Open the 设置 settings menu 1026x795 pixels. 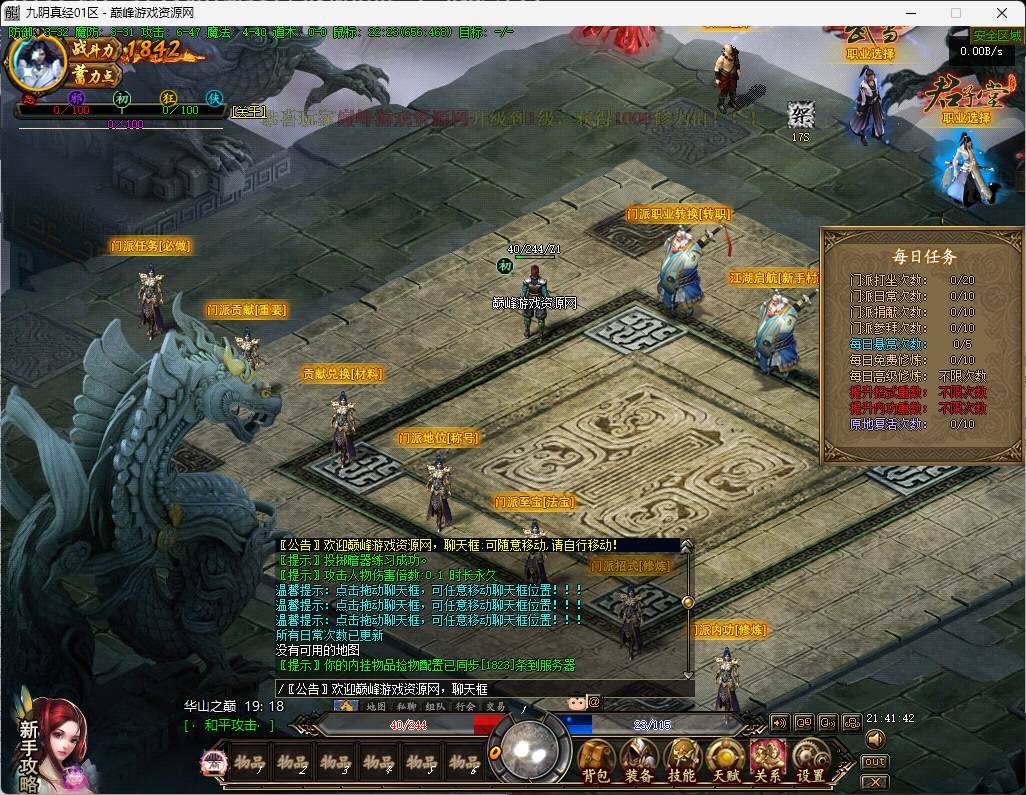(x=811, y=762)
